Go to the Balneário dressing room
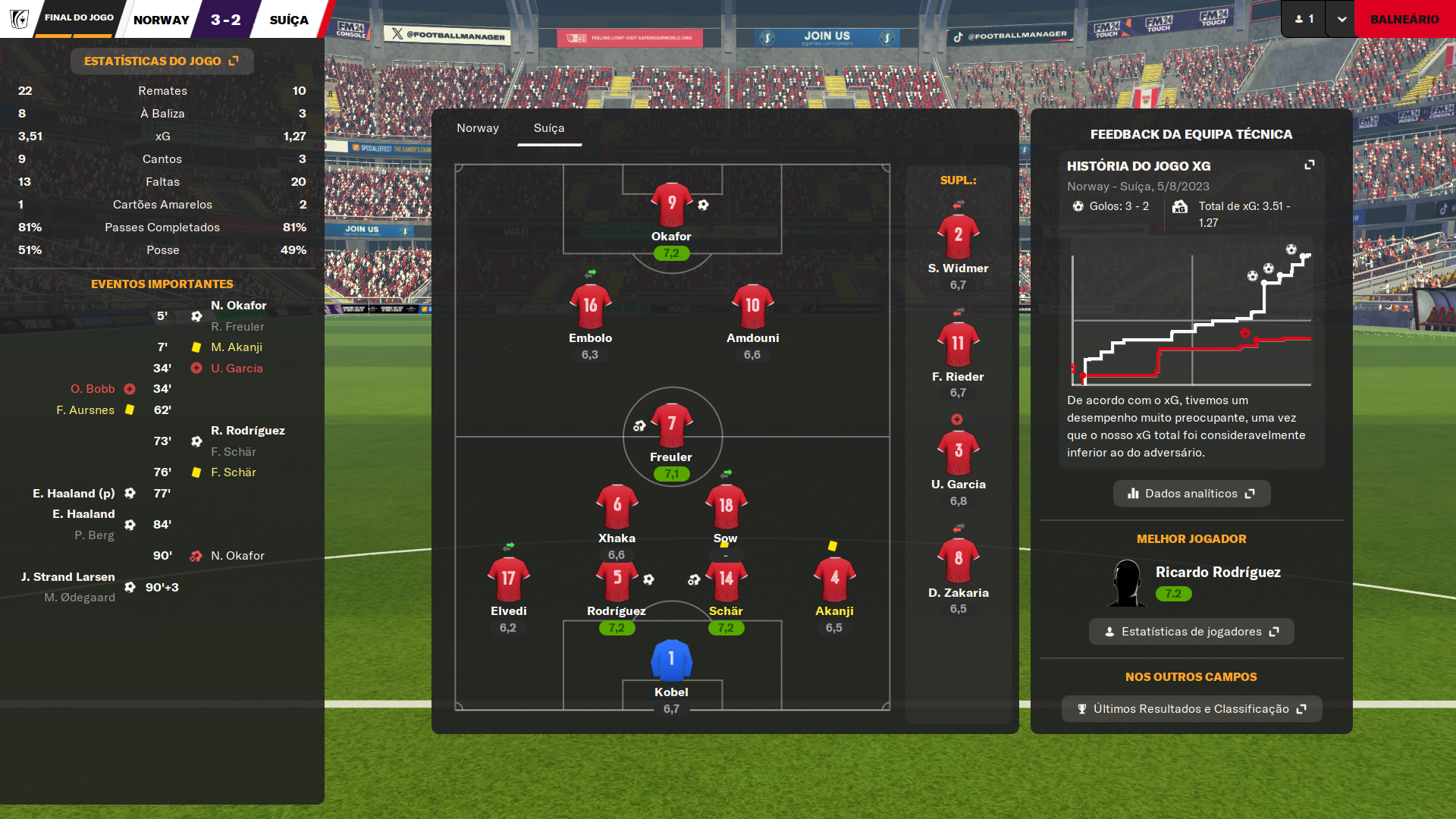The width and height of the screenshot is (1456, 819). [1404, 19]
